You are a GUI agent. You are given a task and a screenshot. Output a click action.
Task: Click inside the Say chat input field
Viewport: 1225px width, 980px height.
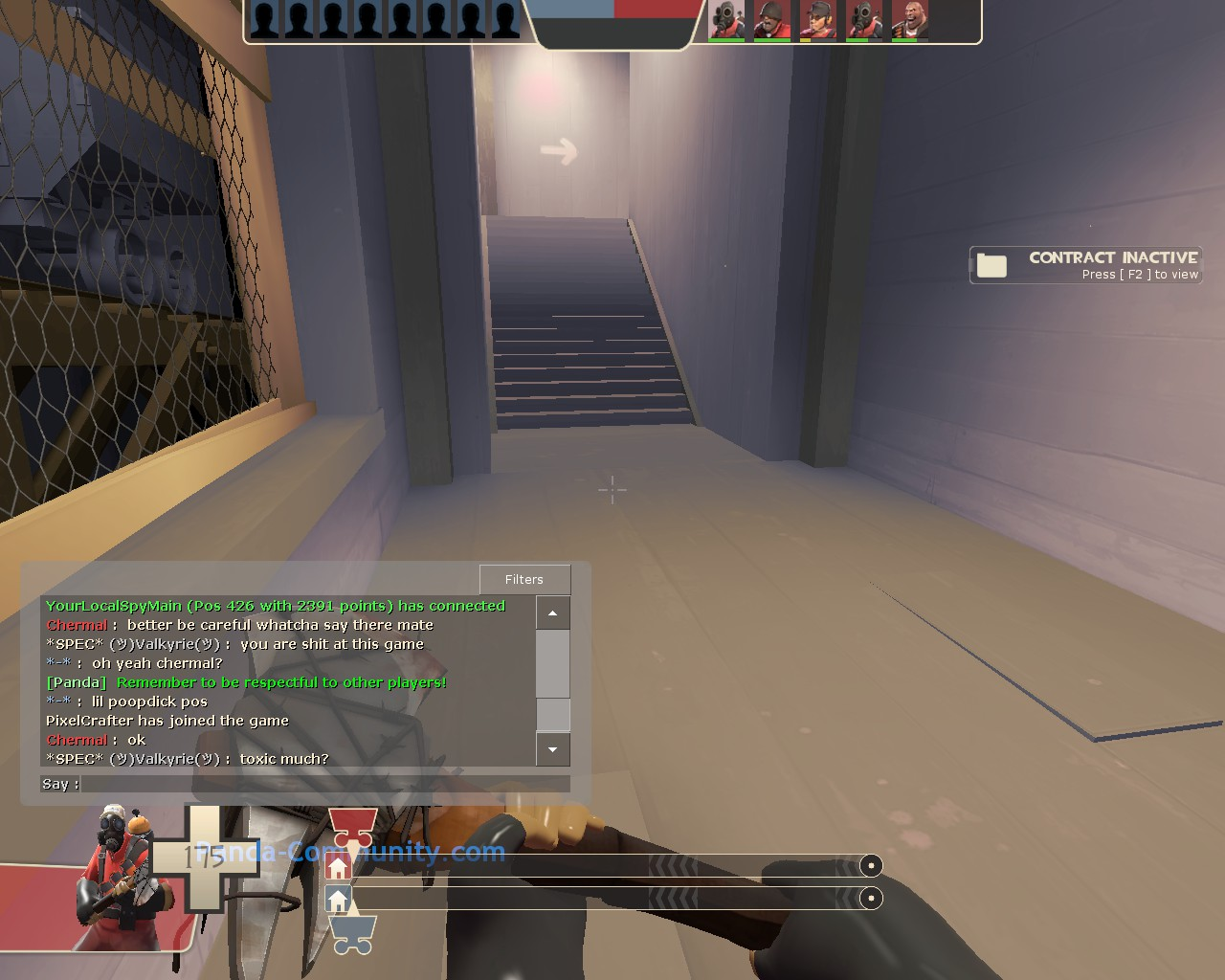point(325,784)
